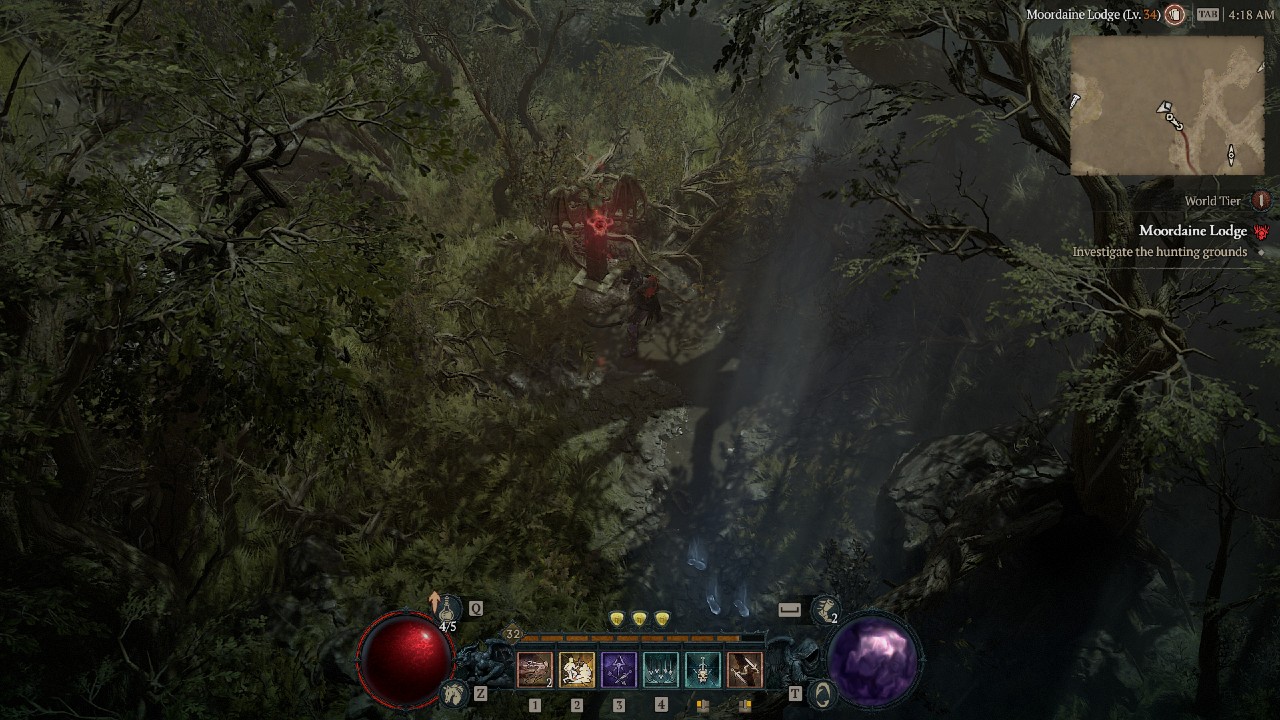Drink a healing potion from the Q slot
The width and height of the screenshot is (1280, 720).
click(x=448, y=608)
